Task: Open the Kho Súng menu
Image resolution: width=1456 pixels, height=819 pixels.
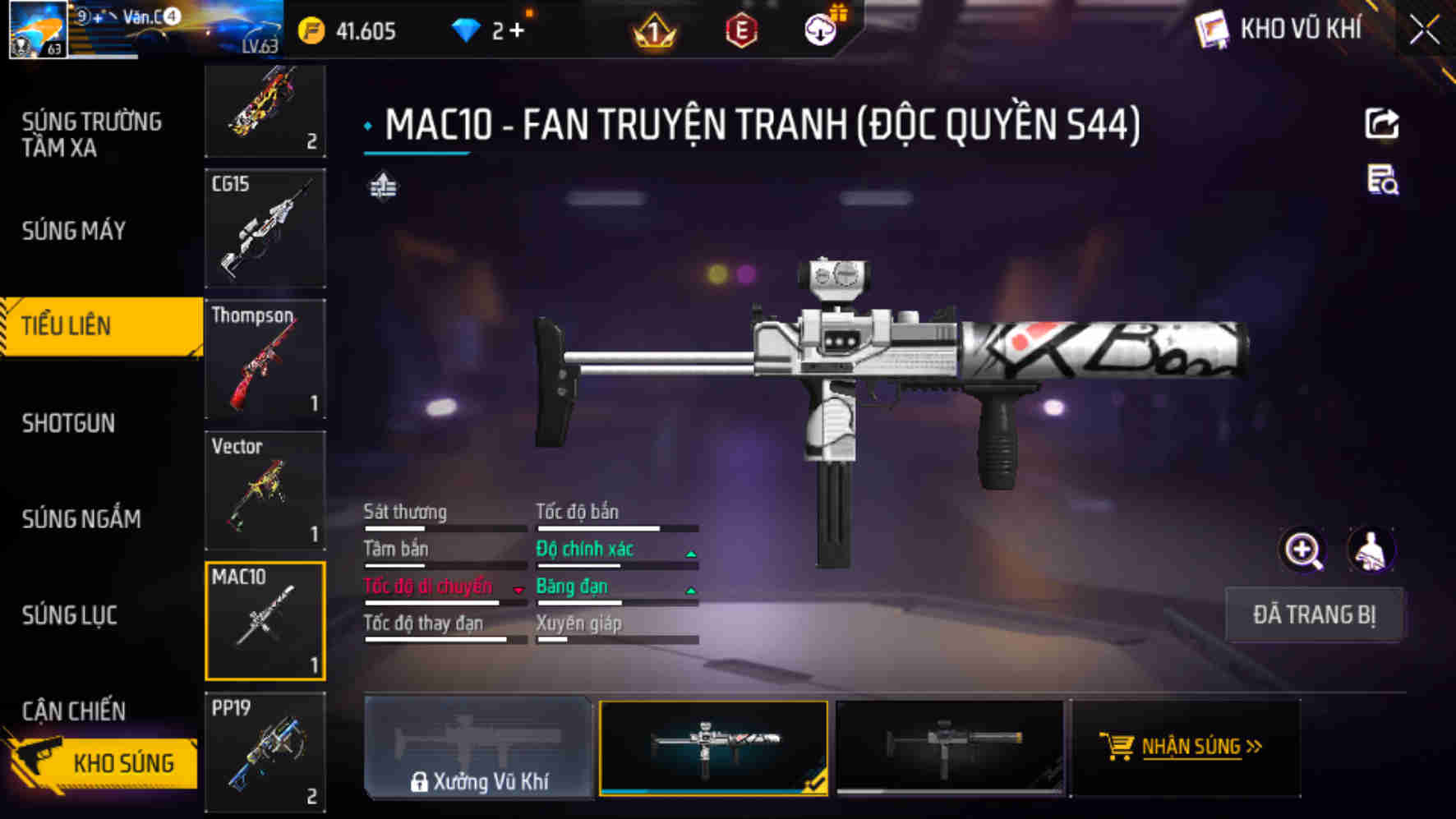Action: pos(103,763)
